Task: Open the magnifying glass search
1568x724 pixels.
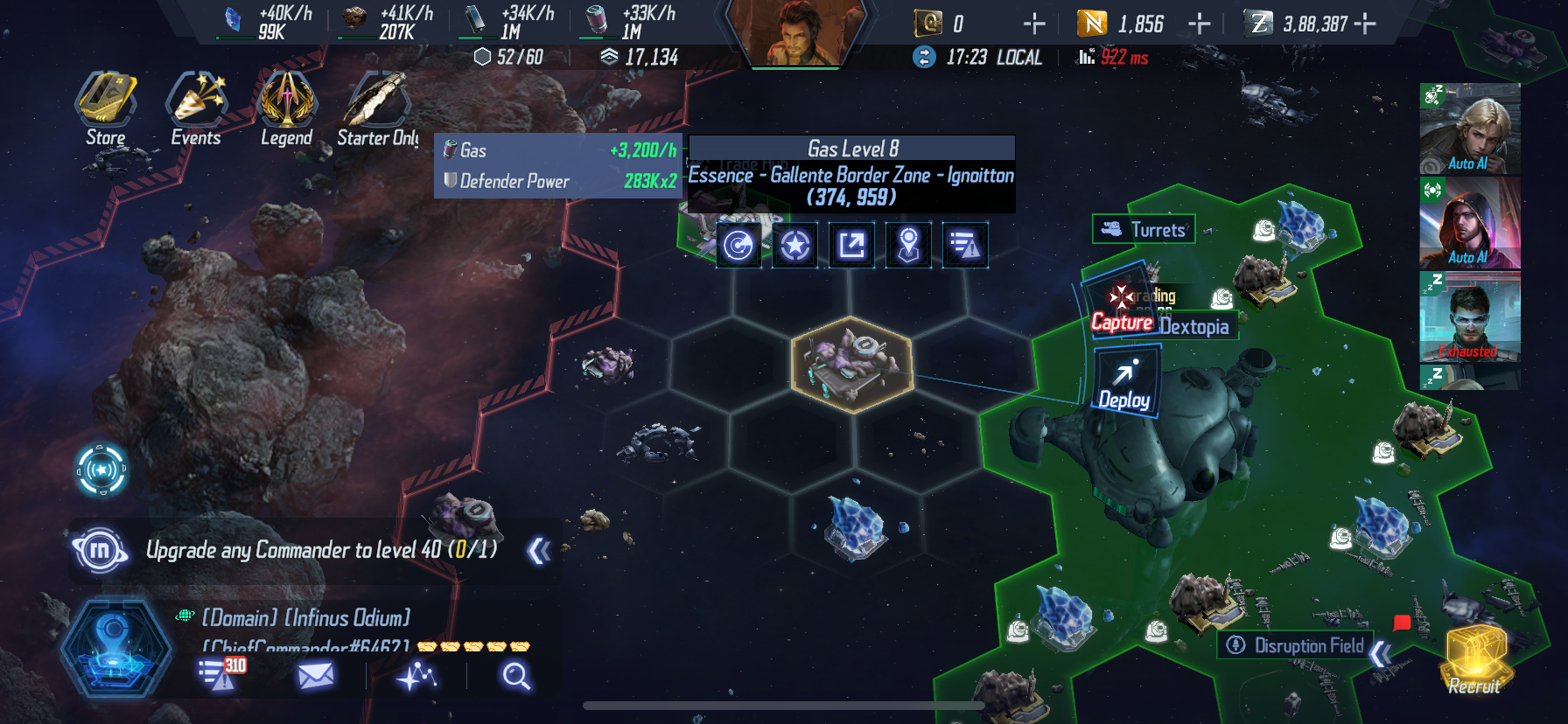Action: tap(515, 676)
